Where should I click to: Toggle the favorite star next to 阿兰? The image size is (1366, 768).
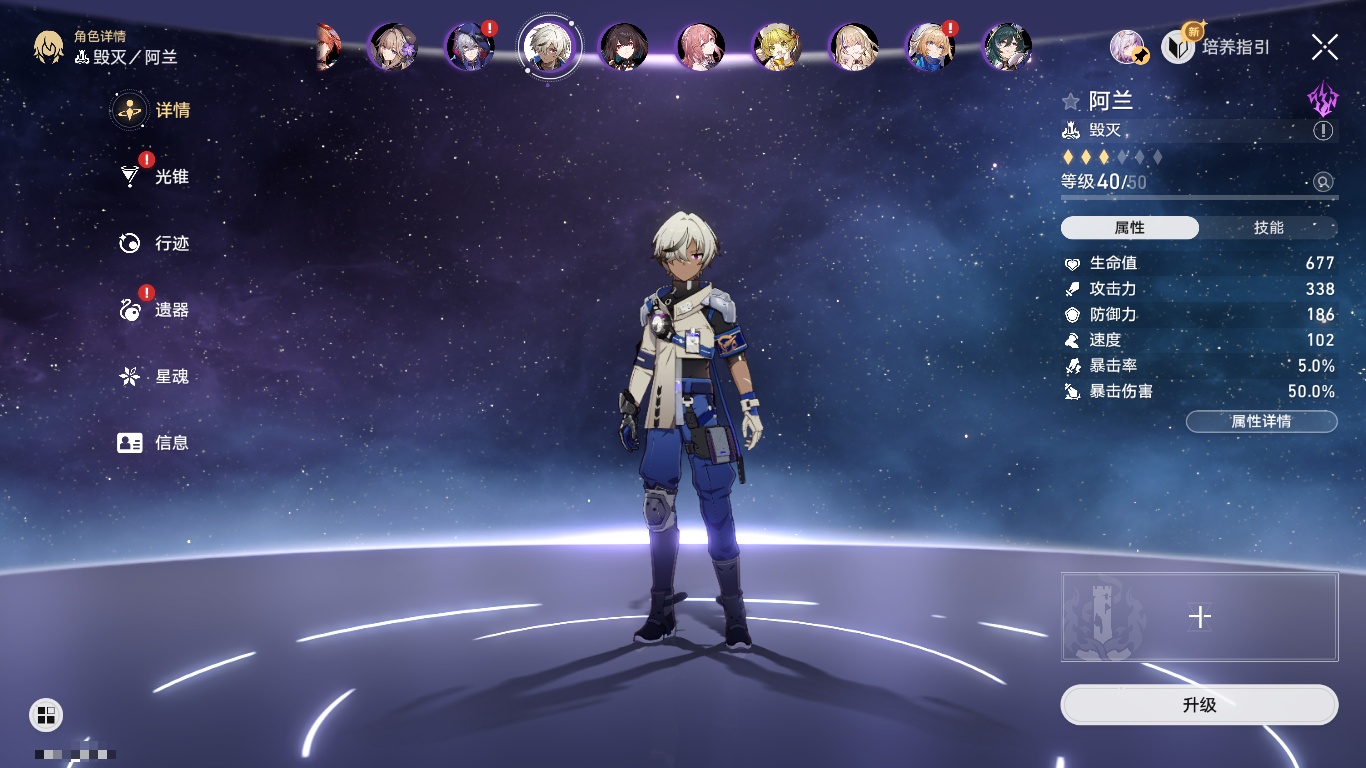point(1071,101)
